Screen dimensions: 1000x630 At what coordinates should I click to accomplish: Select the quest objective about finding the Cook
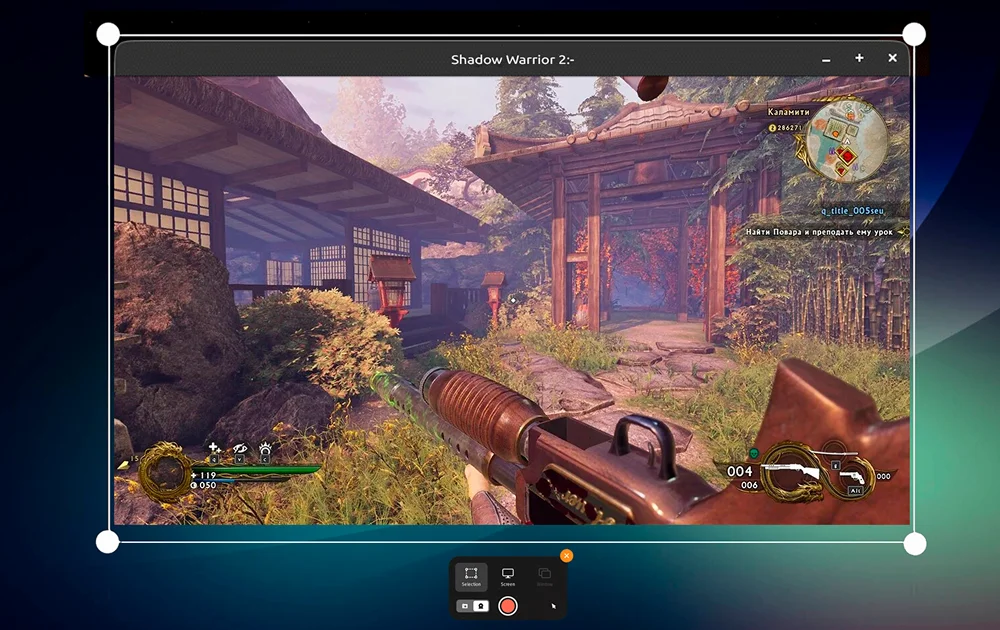click(820, 232)
